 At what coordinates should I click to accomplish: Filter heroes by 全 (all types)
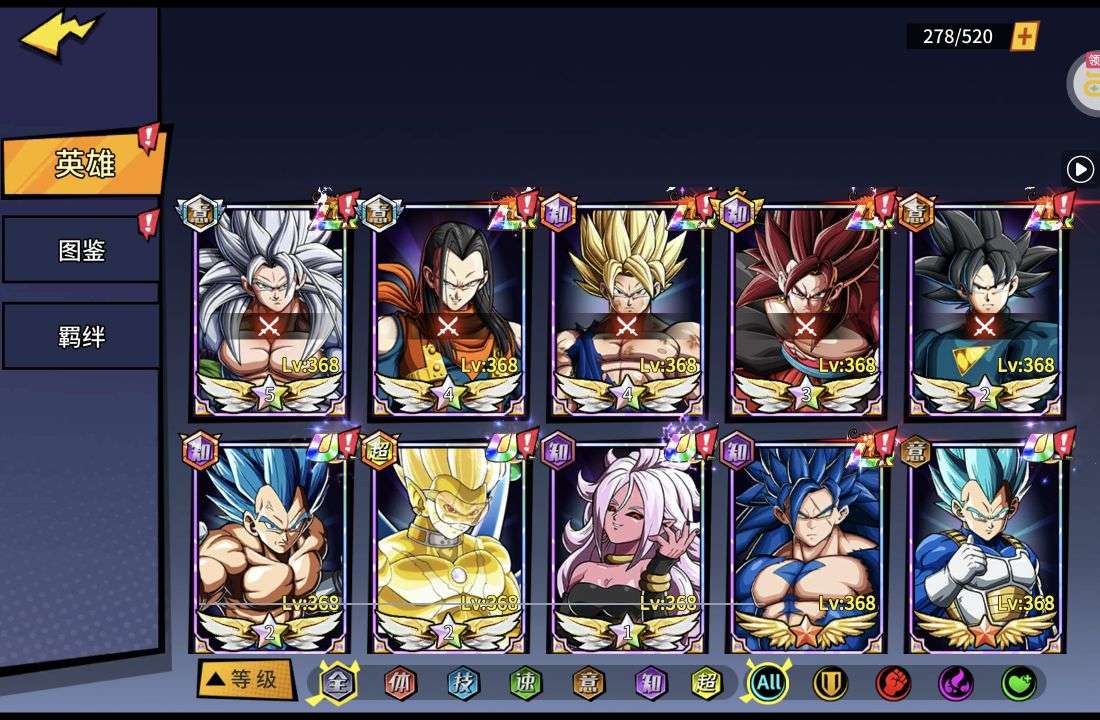[338, 683]
